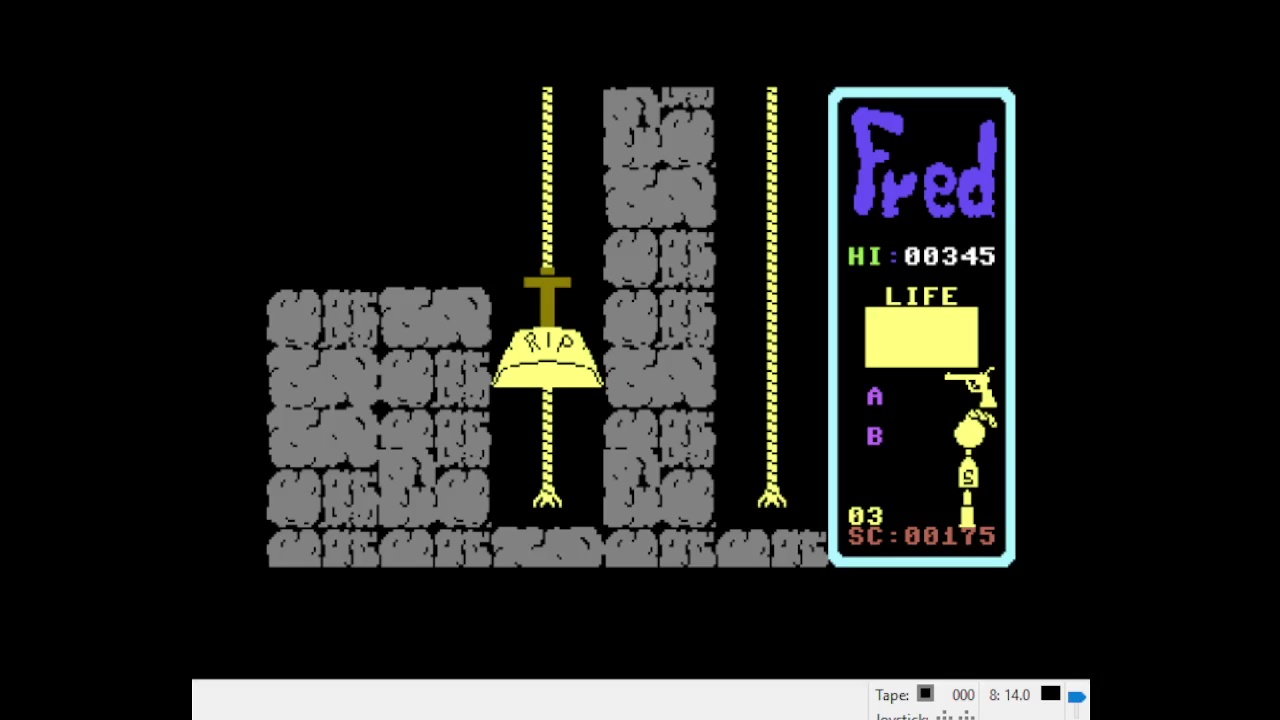1280x720 pixels.
Task: Click the black drive 8 LED indicator
Action: (x=1050, y=694)
